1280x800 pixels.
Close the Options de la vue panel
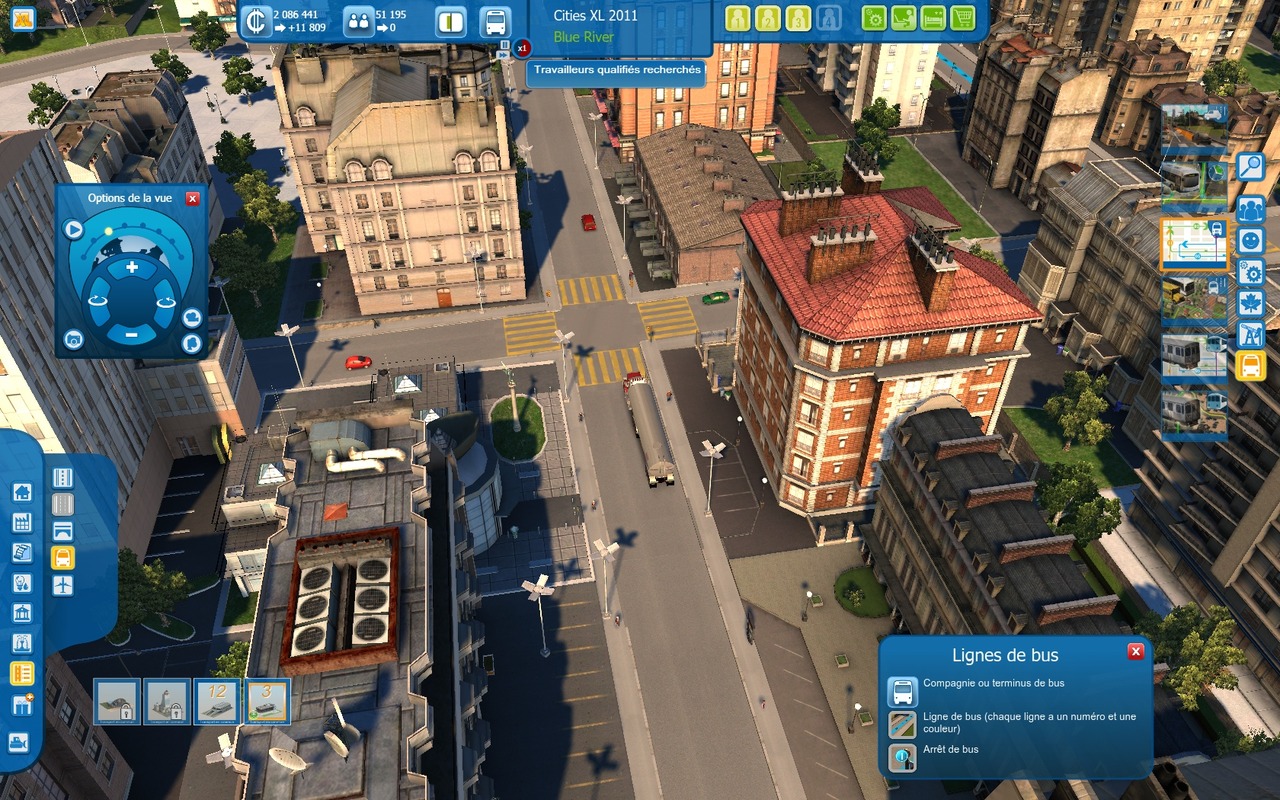coord(192,199)
